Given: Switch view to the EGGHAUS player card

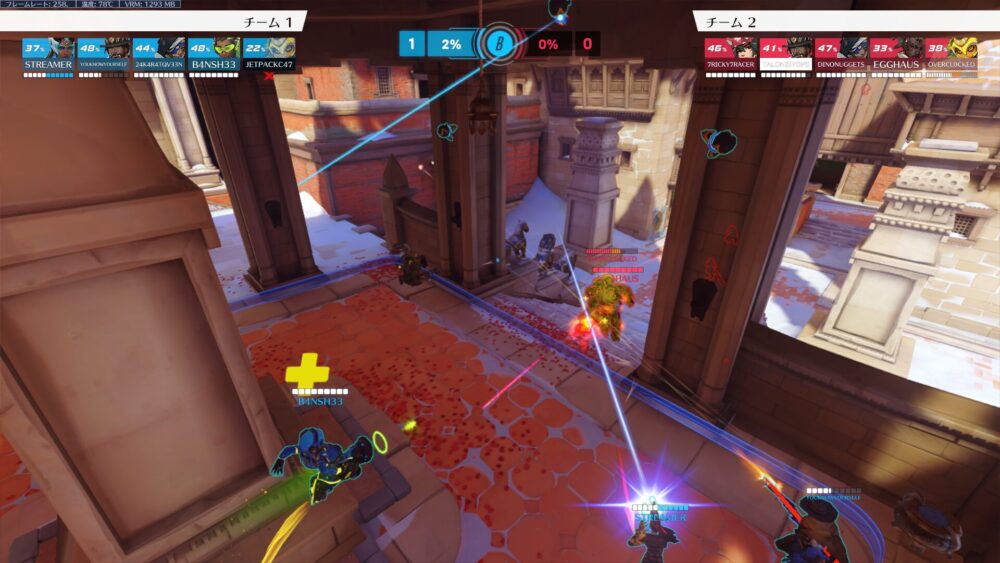Looking at the screenshot, I should click(895, 56).
